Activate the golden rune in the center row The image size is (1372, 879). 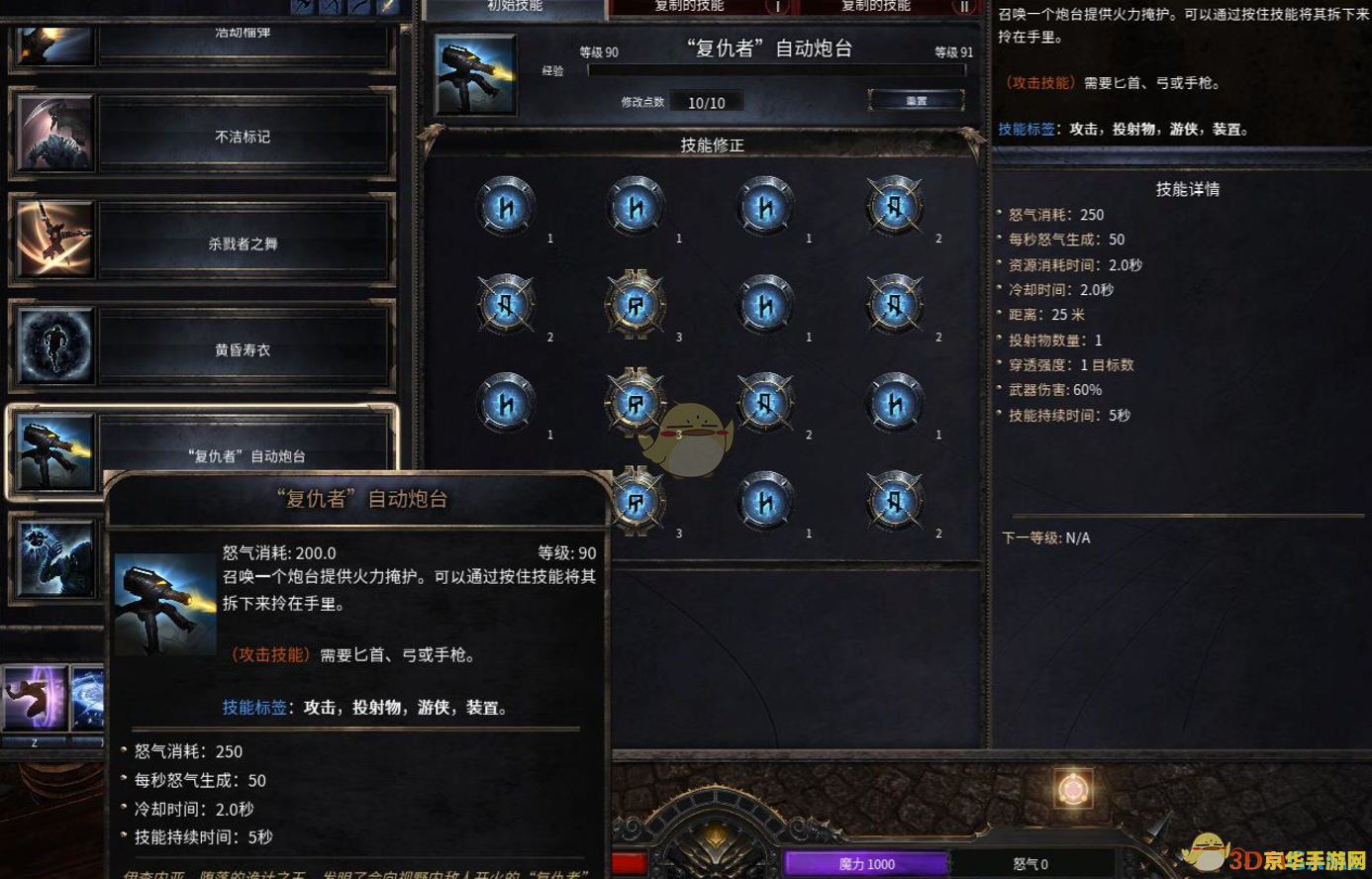[635, 305]
